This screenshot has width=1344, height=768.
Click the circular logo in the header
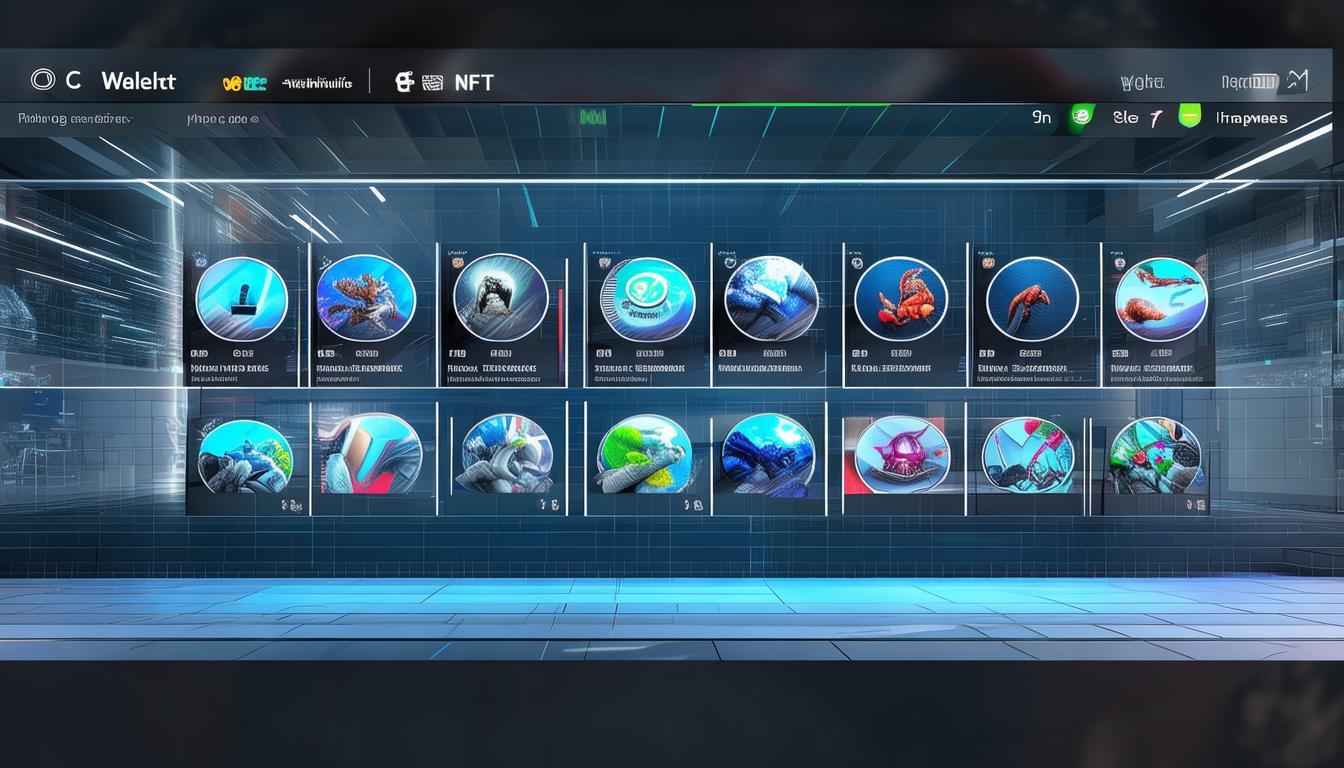(42, 81)
